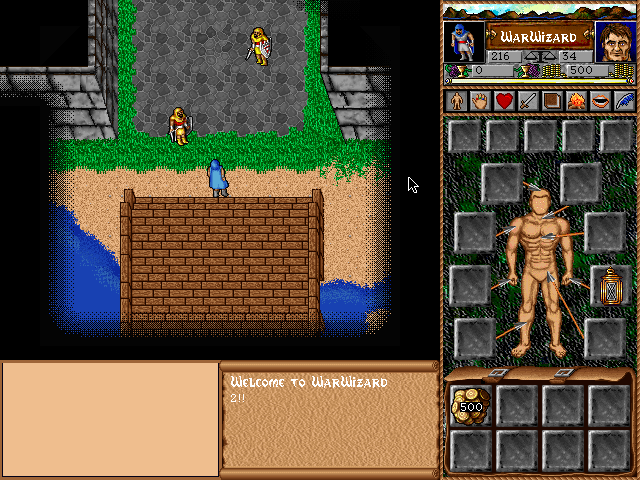Pick the 500 gold coins pile

[x=470, y=406]
